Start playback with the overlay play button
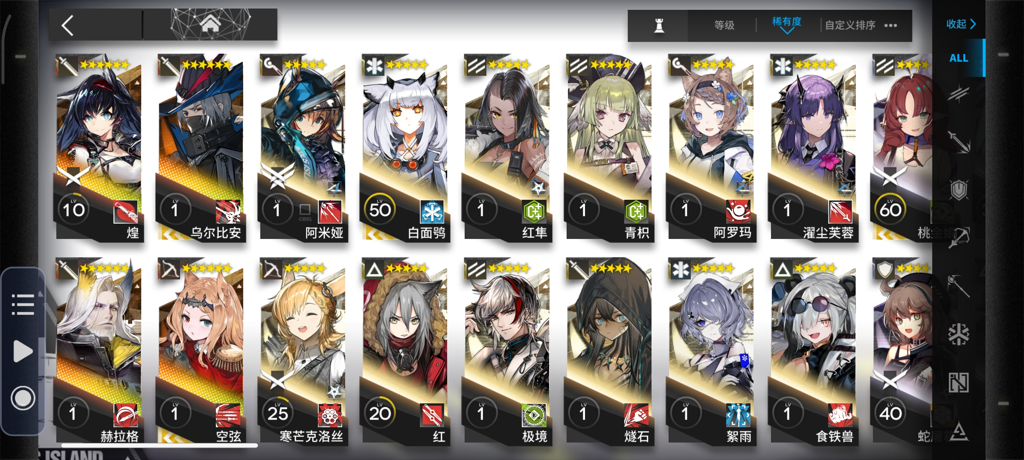The height and width of the screenshot is (460, 1024). click(x=22, y=351)
